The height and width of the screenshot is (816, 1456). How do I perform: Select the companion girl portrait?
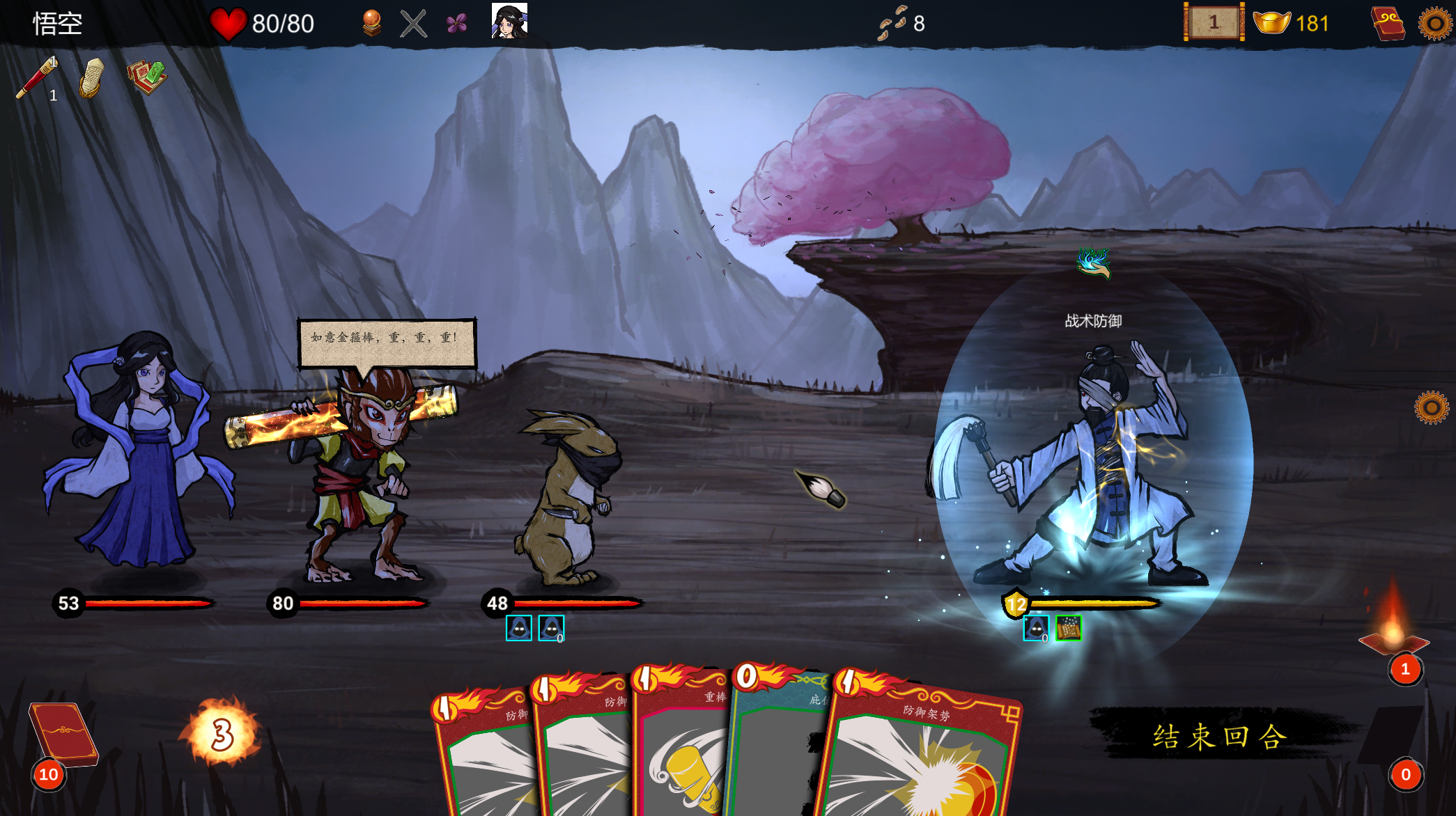point(509,21)
